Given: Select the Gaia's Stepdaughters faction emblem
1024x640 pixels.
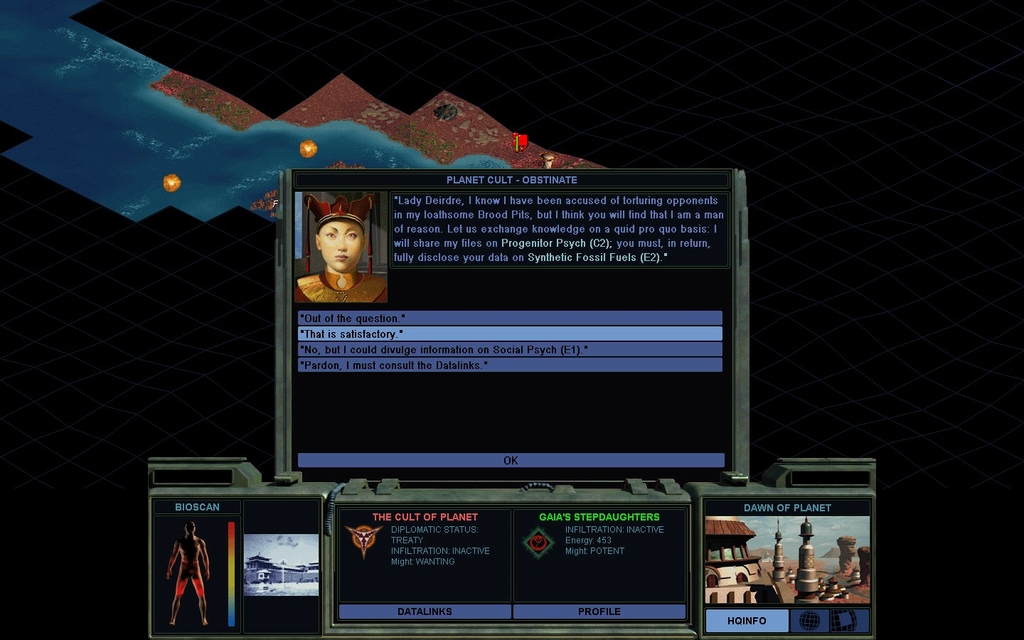Looking at the screenshot, I should point(537,541).
